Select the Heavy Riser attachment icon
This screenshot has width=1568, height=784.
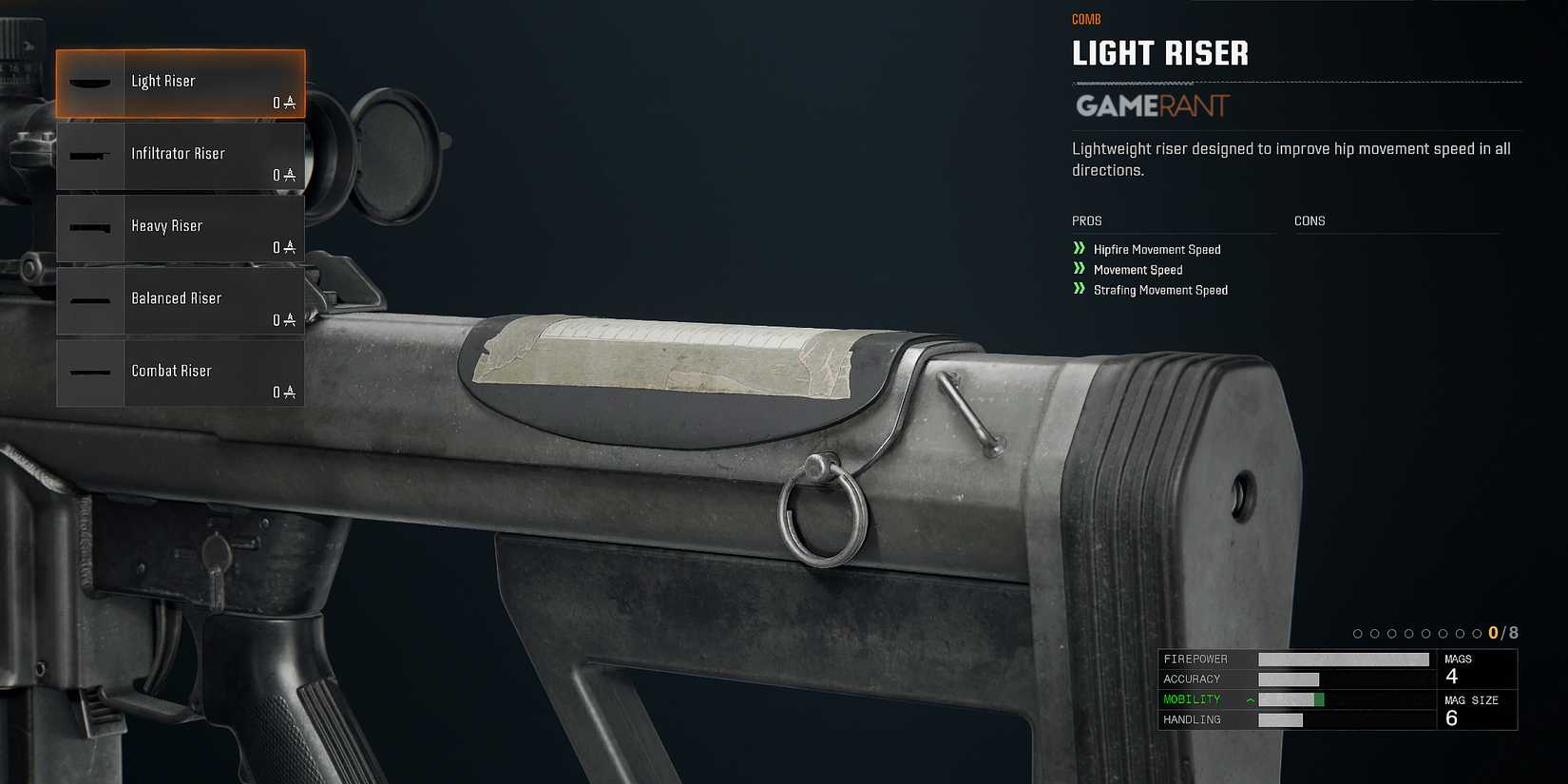(x=91, y=228)
